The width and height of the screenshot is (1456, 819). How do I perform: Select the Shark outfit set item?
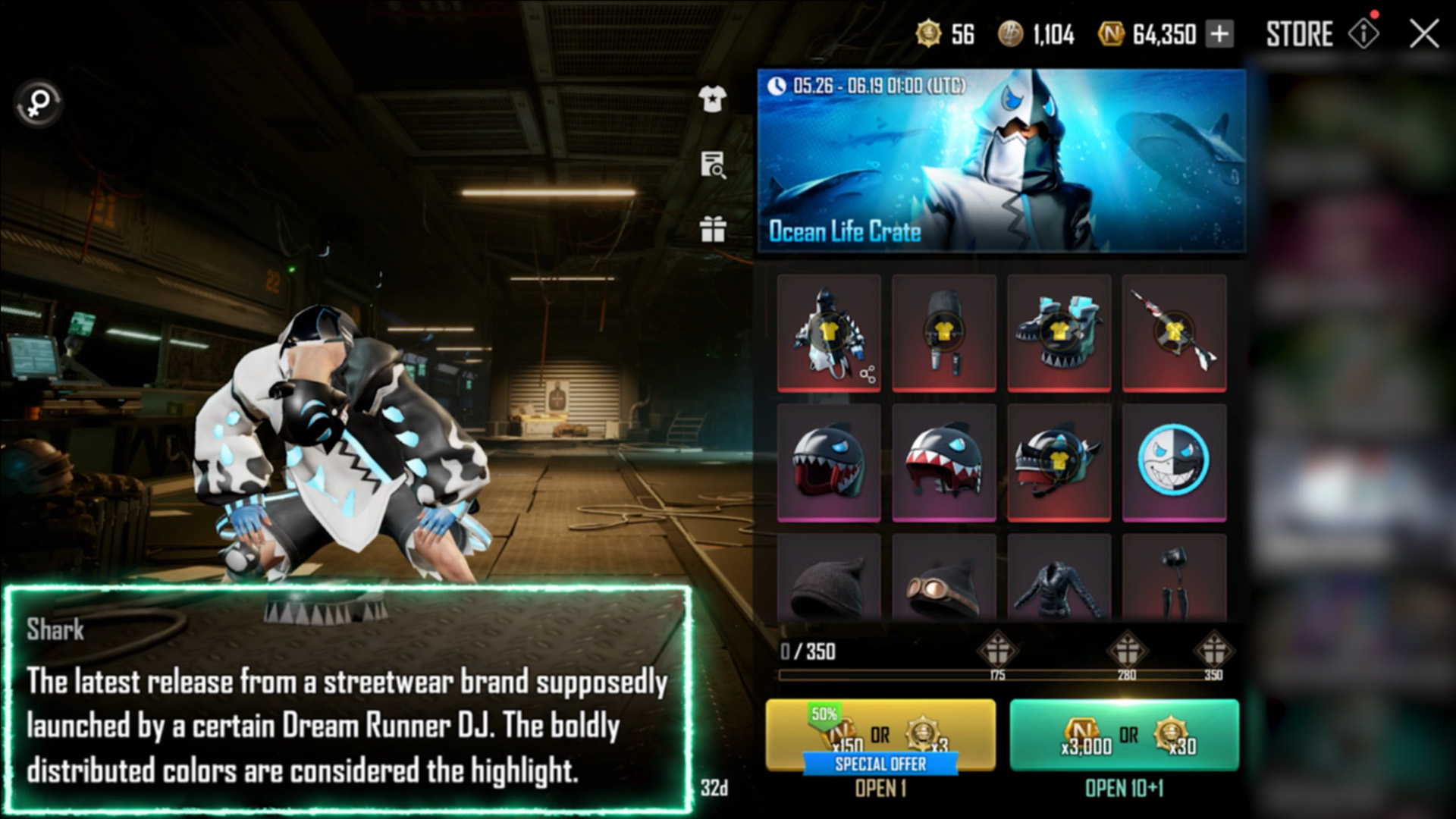(x=829, y=333)
